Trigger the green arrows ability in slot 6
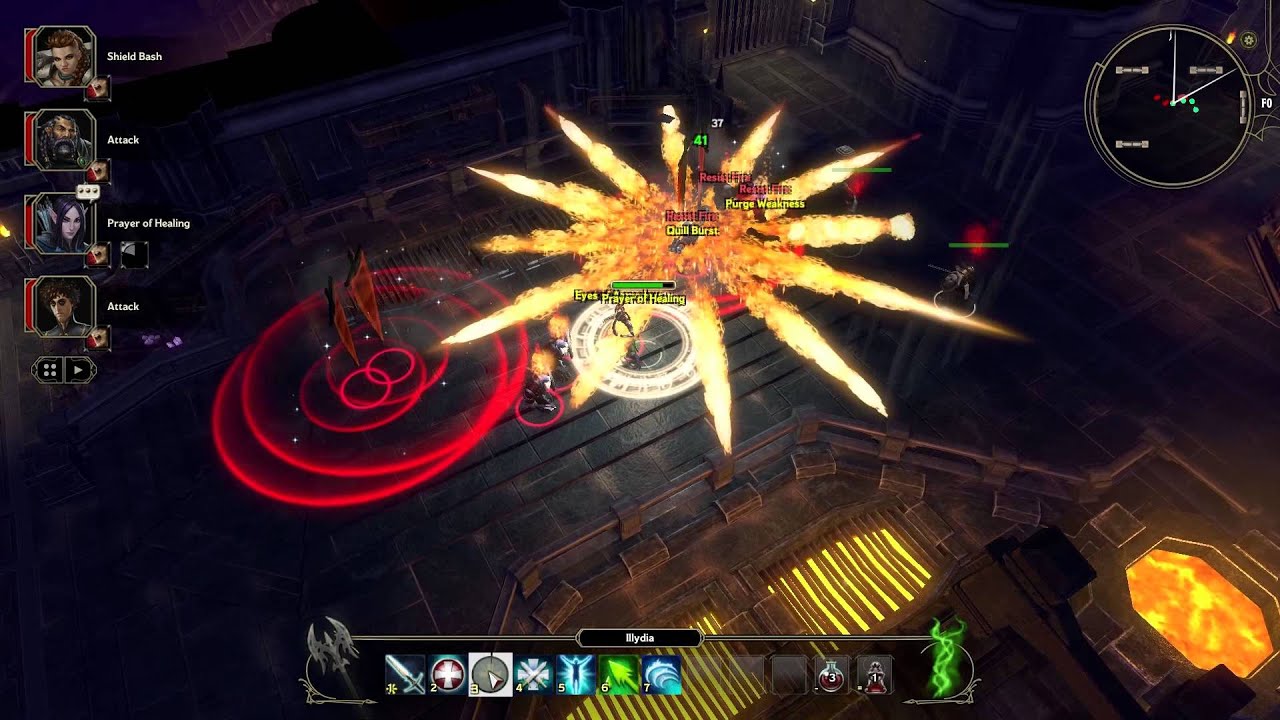This screenshot has height=720, width=1280. (620, 675)
